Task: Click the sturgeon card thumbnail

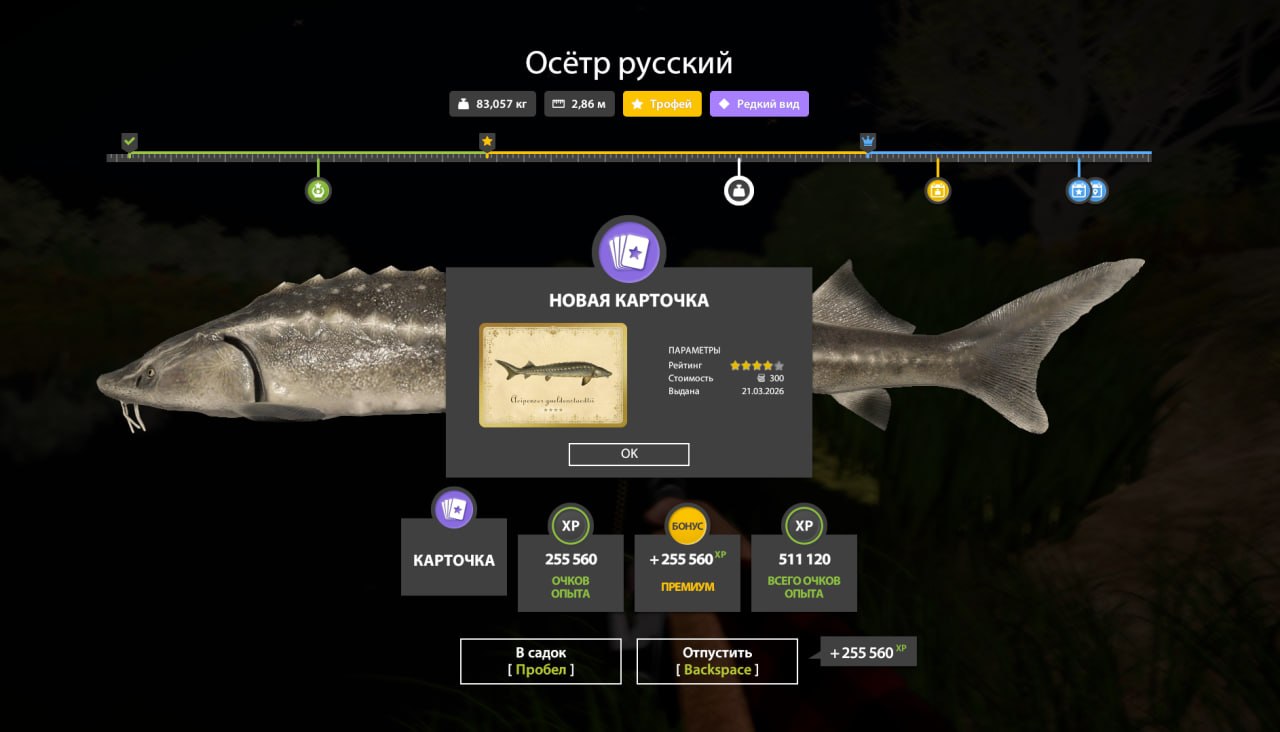Action: tap(553, 375)
